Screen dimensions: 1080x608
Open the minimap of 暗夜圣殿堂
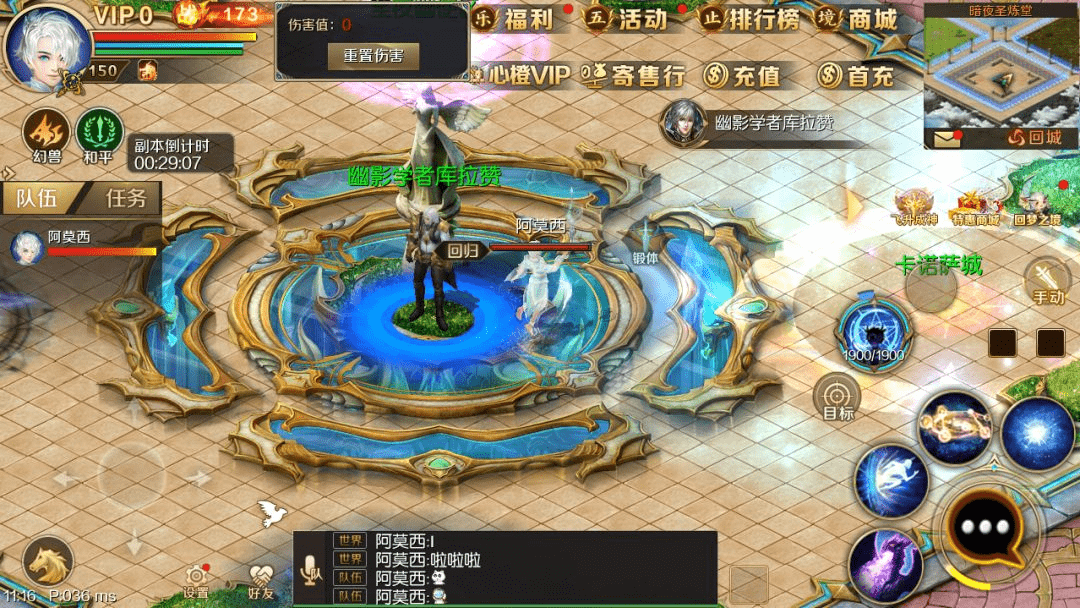[1000, 70]
